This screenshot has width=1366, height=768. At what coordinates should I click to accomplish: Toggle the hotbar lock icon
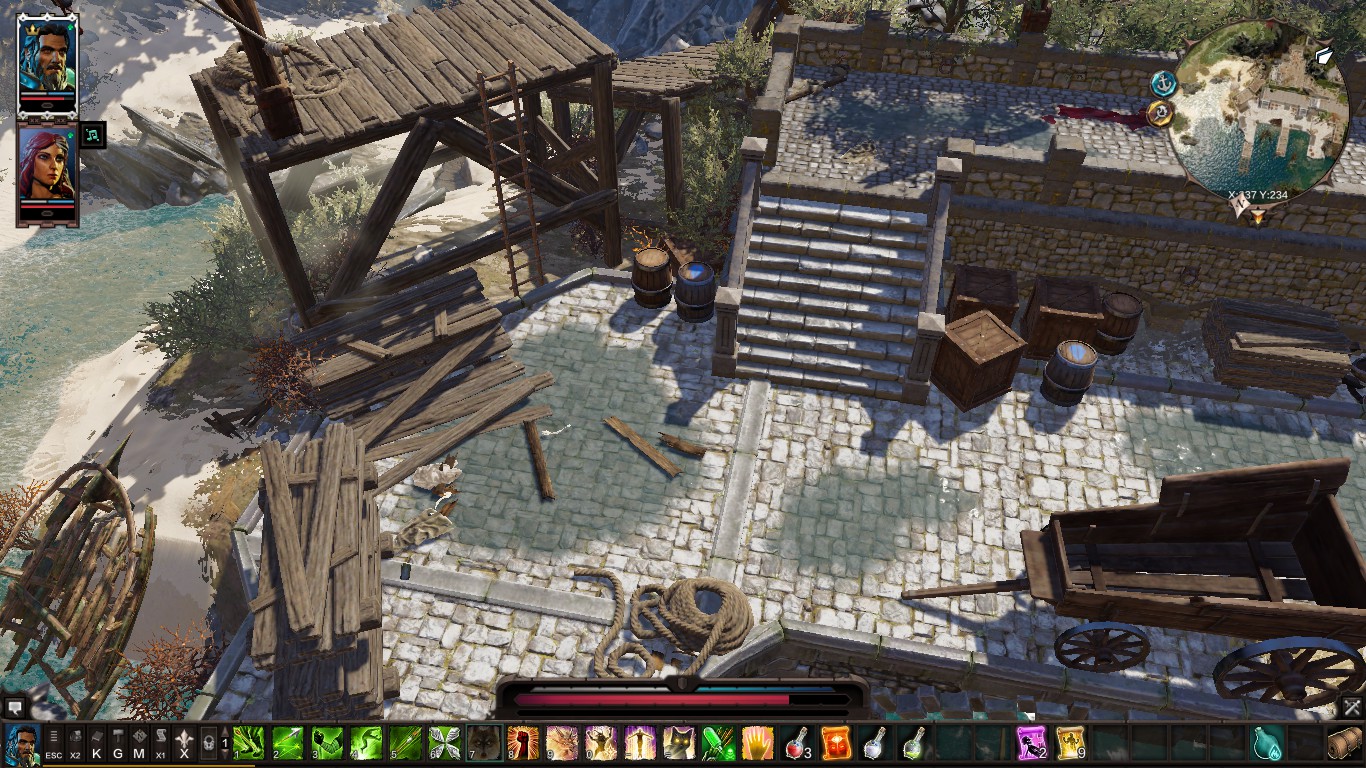coord(208,744)
